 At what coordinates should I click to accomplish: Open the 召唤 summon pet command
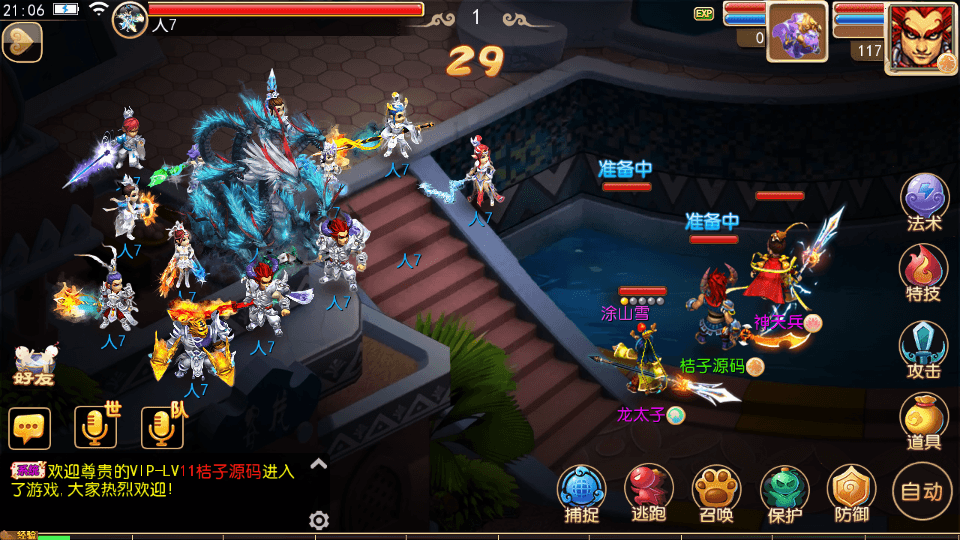coord(716,494)
